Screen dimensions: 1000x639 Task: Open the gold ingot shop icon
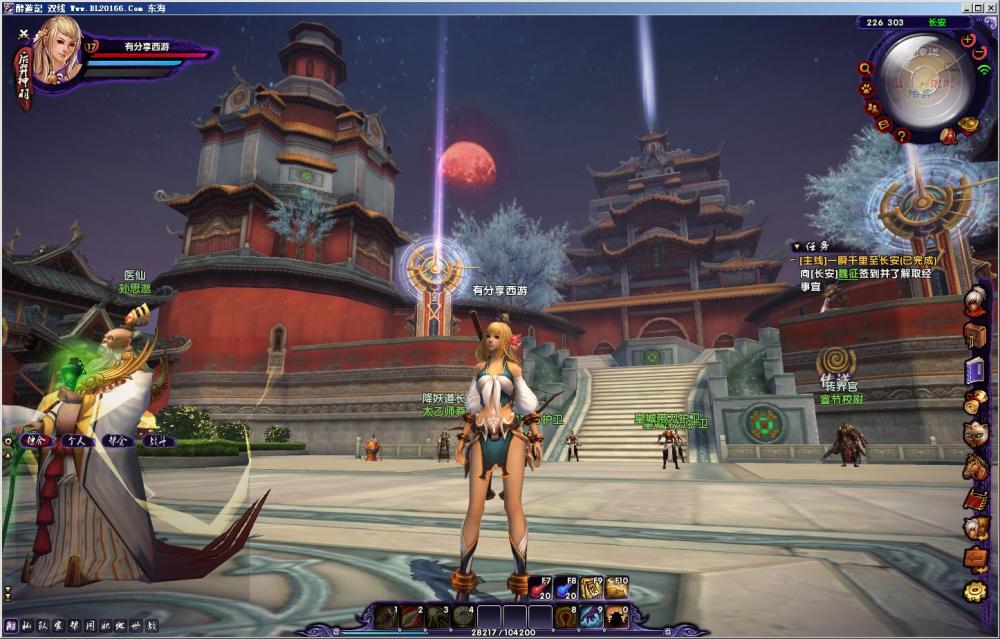click(x=968, y=125)
